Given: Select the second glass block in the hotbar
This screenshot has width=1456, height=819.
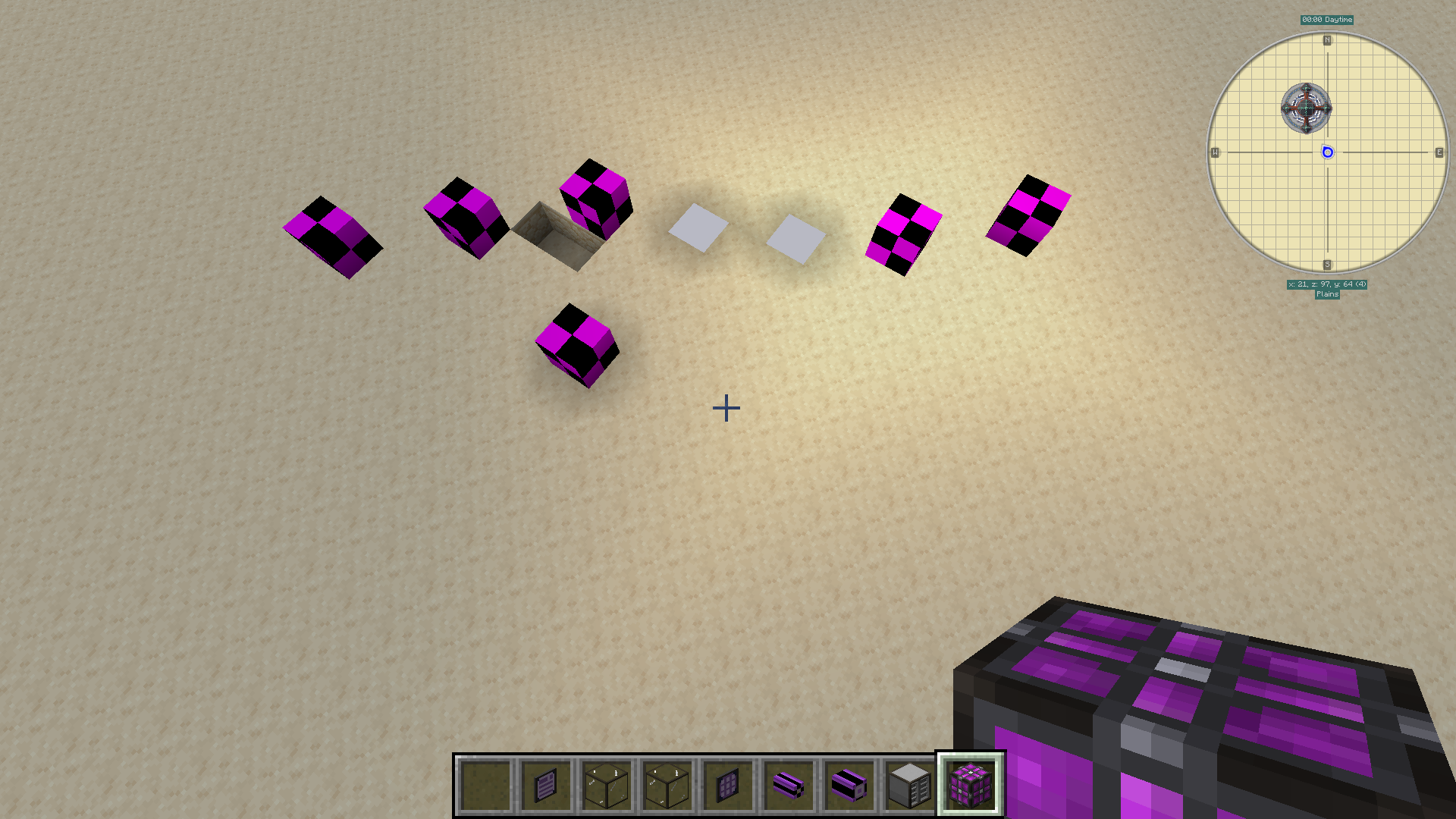Looking at the screenshot, I should (x=667, y=783).
